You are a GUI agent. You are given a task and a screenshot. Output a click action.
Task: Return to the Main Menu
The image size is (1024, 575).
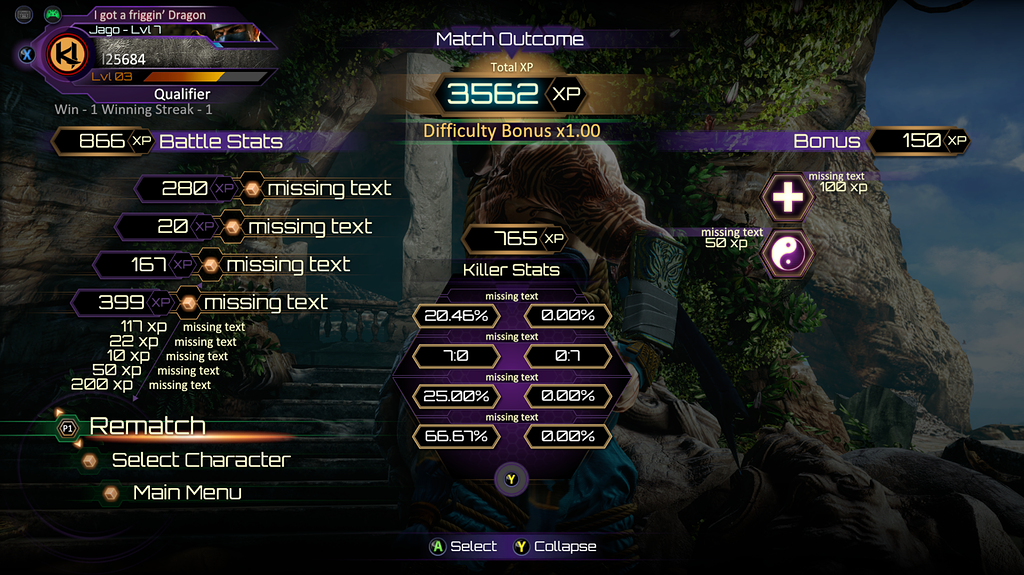[x=186, y=493]
